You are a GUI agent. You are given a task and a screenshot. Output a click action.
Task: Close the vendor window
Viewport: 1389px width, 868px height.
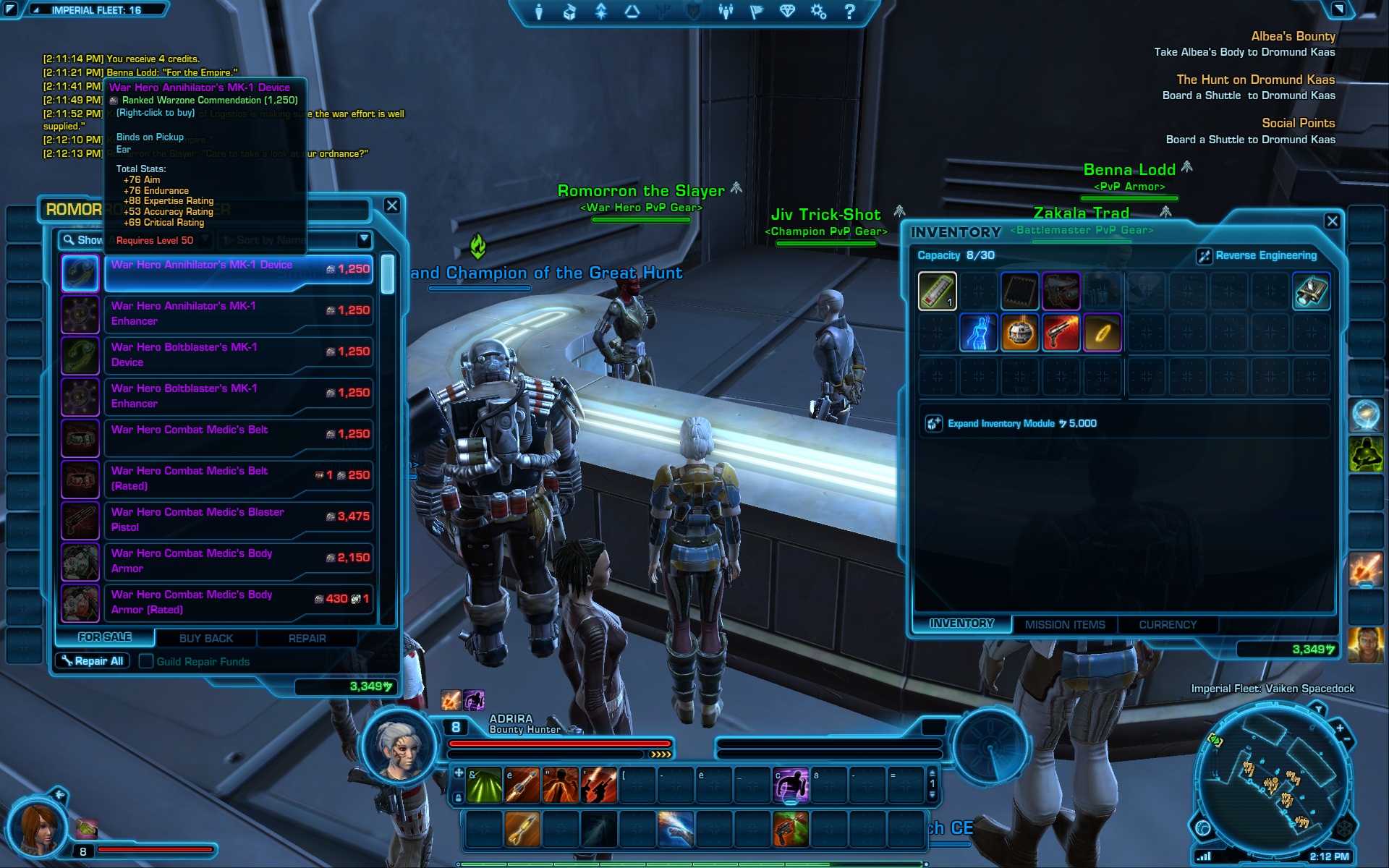(392, 205)
